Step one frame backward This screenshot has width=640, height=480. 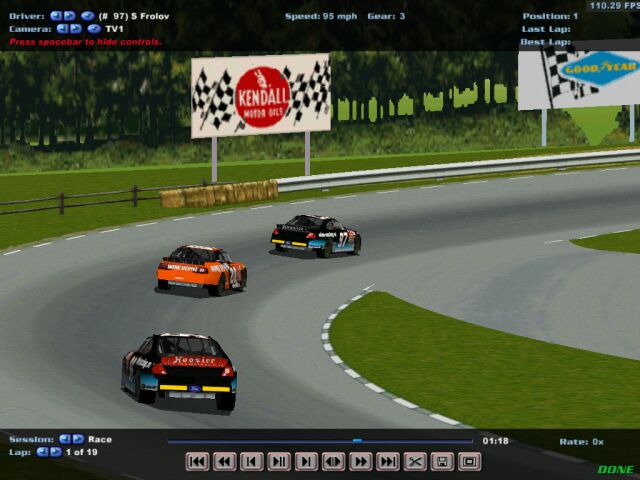click(x=251, y=461)
